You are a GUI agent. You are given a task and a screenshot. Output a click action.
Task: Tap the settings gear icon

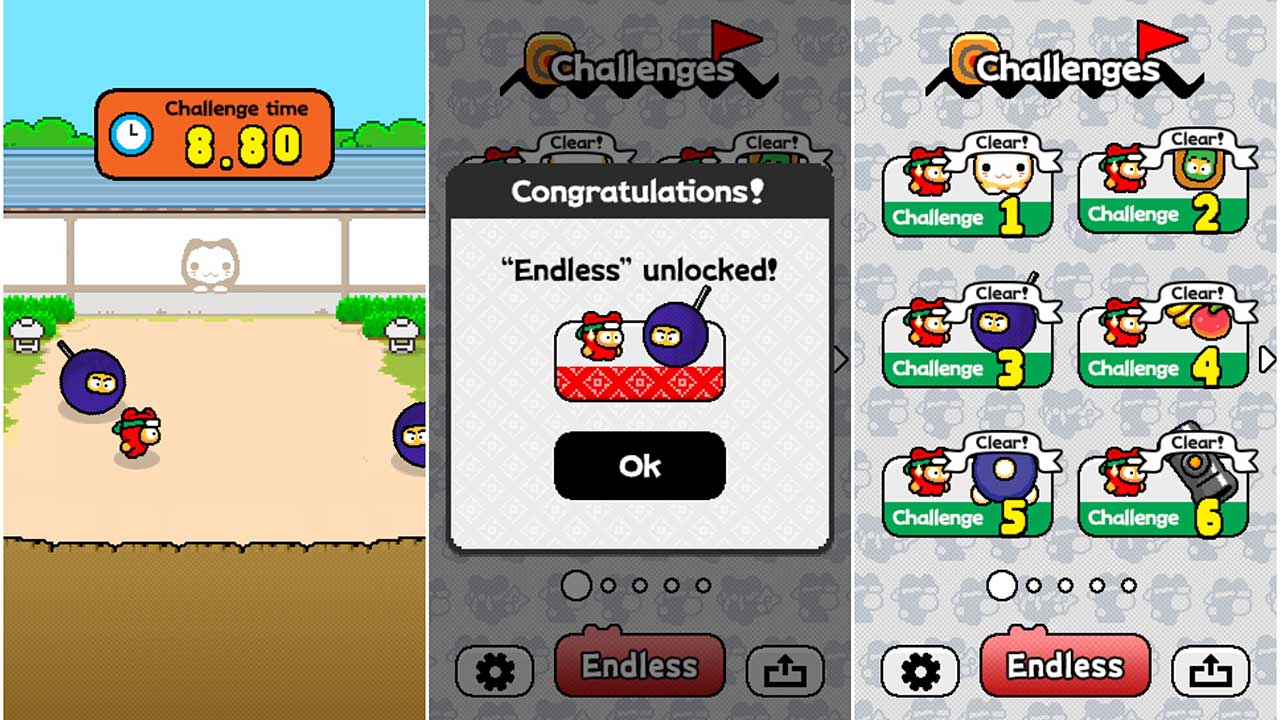920,672
